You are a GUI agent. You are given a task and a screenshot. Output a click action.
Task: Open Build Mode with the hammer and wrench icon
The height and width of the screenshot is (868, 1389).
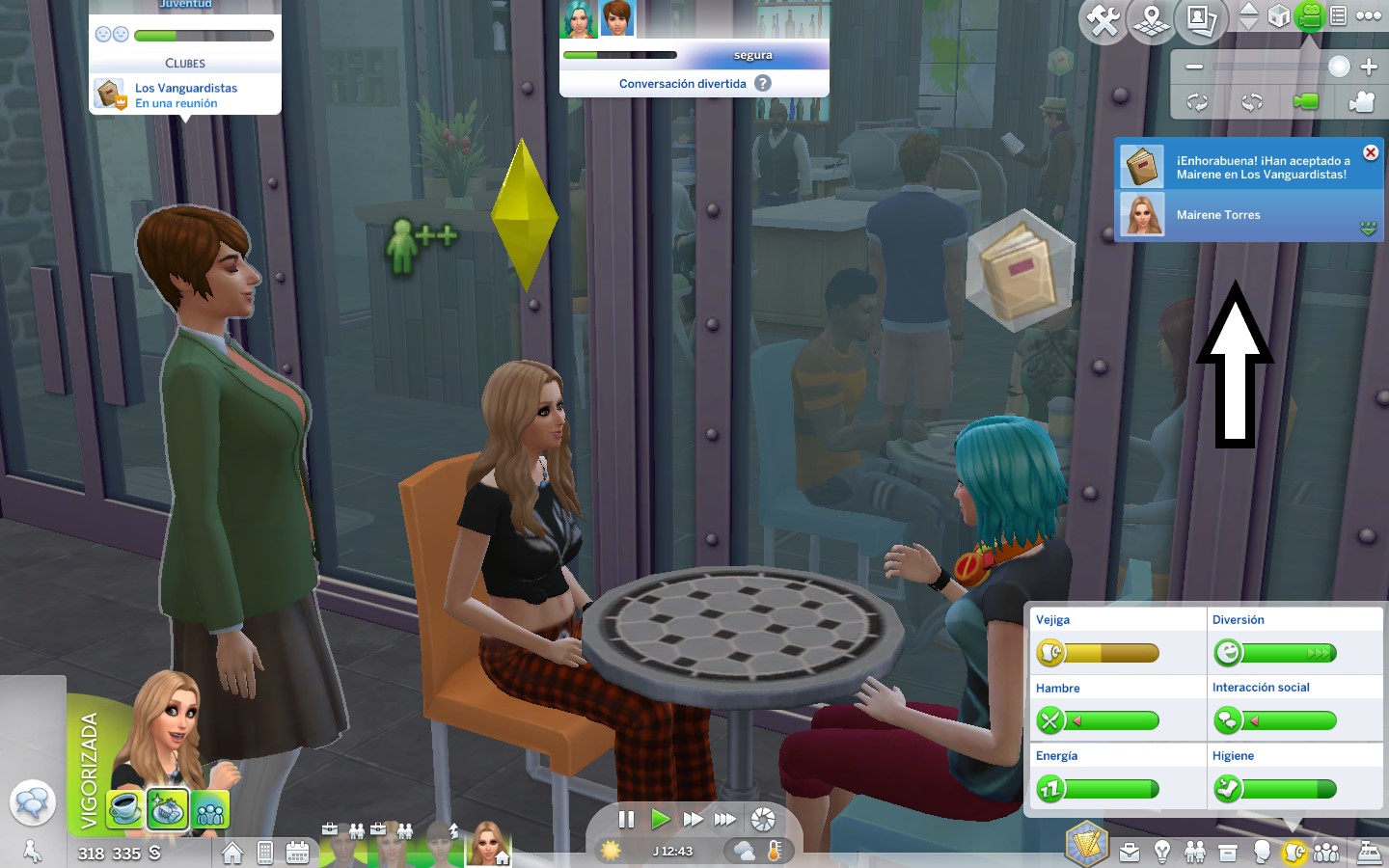pos(1103,19)
